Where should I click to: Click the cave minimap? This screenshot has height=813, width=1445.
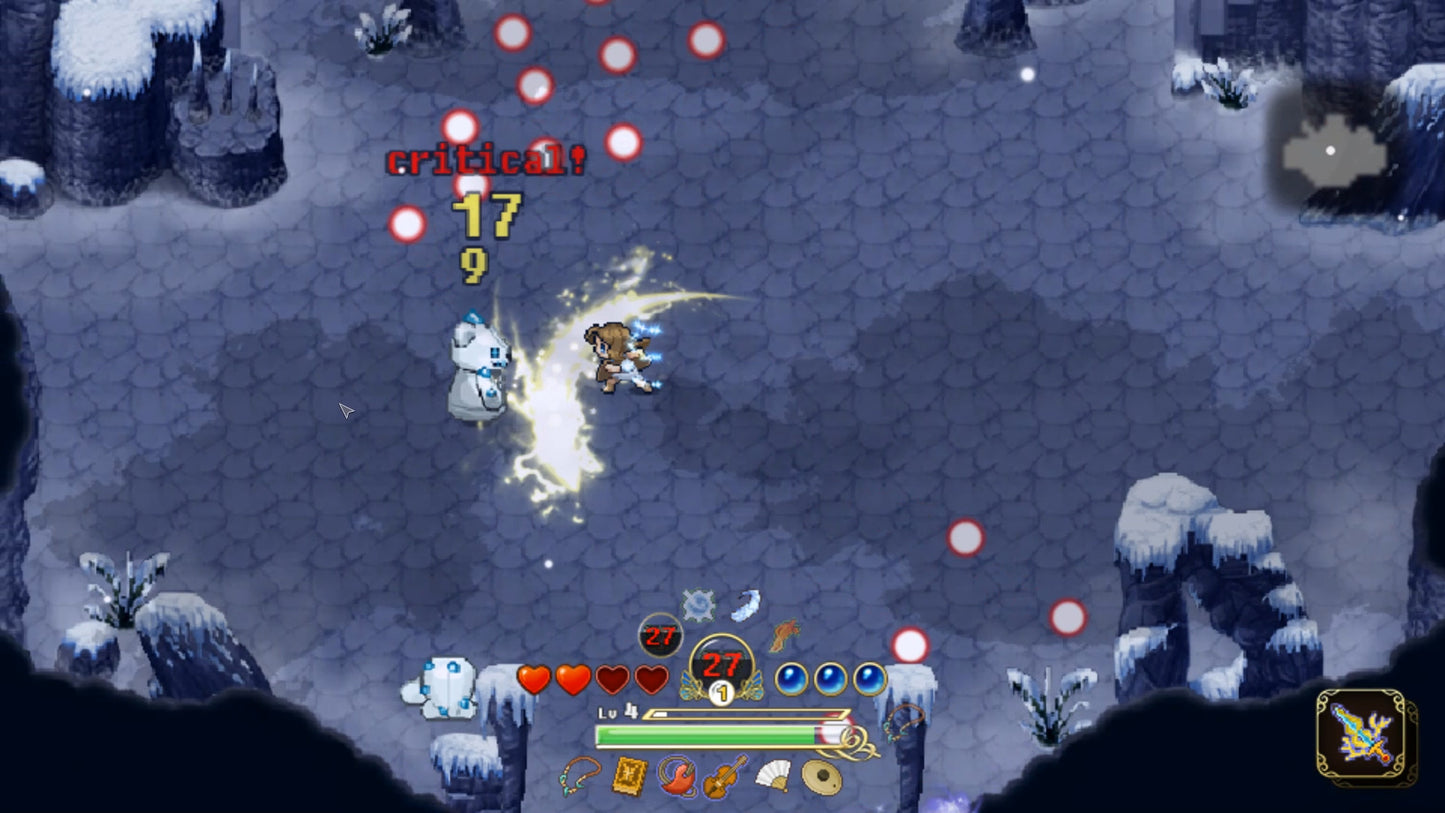(1334, 151)
